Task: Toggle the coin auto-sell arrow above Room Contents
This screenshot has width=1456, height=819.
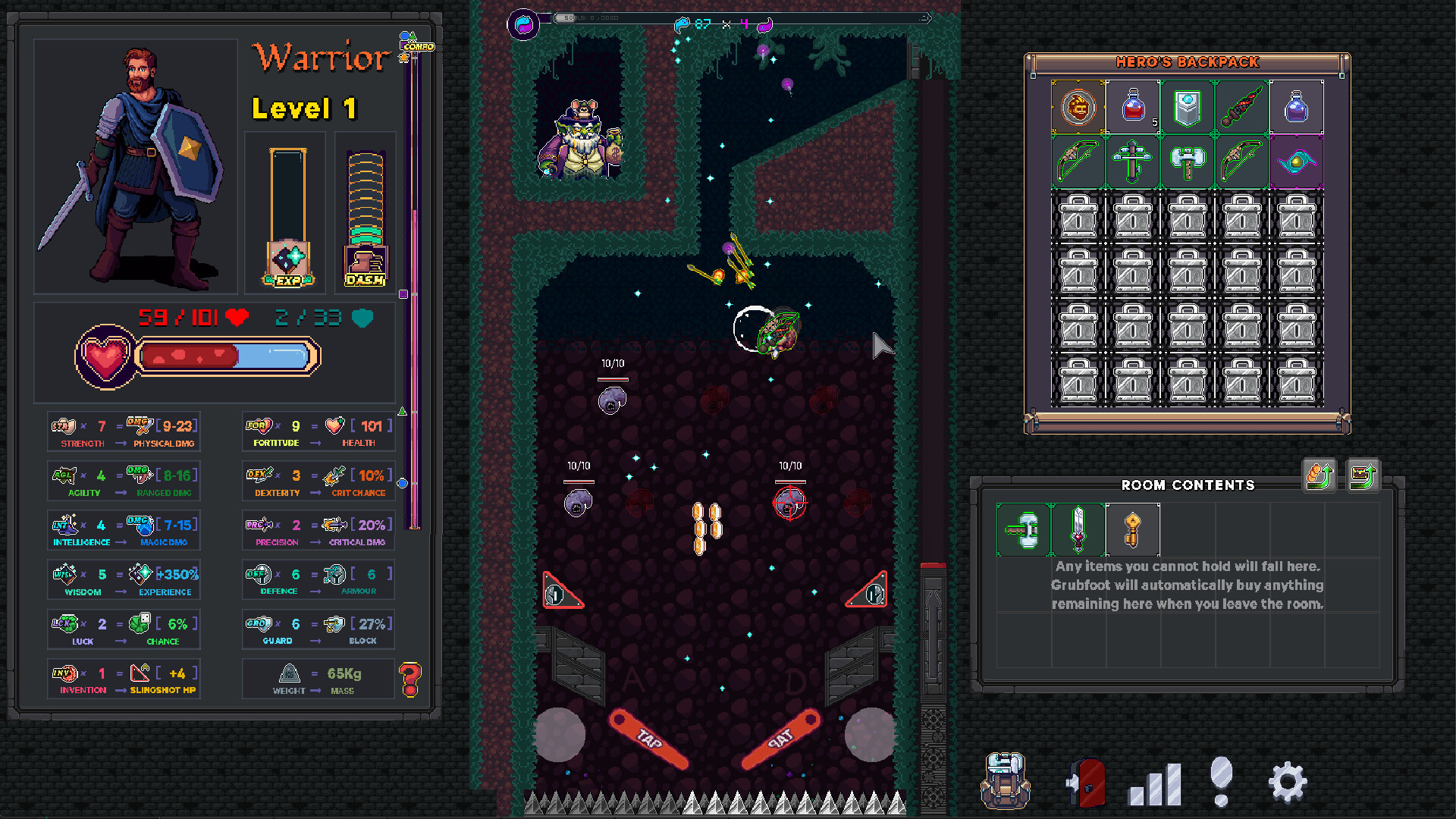Action: pos(1319,476)
